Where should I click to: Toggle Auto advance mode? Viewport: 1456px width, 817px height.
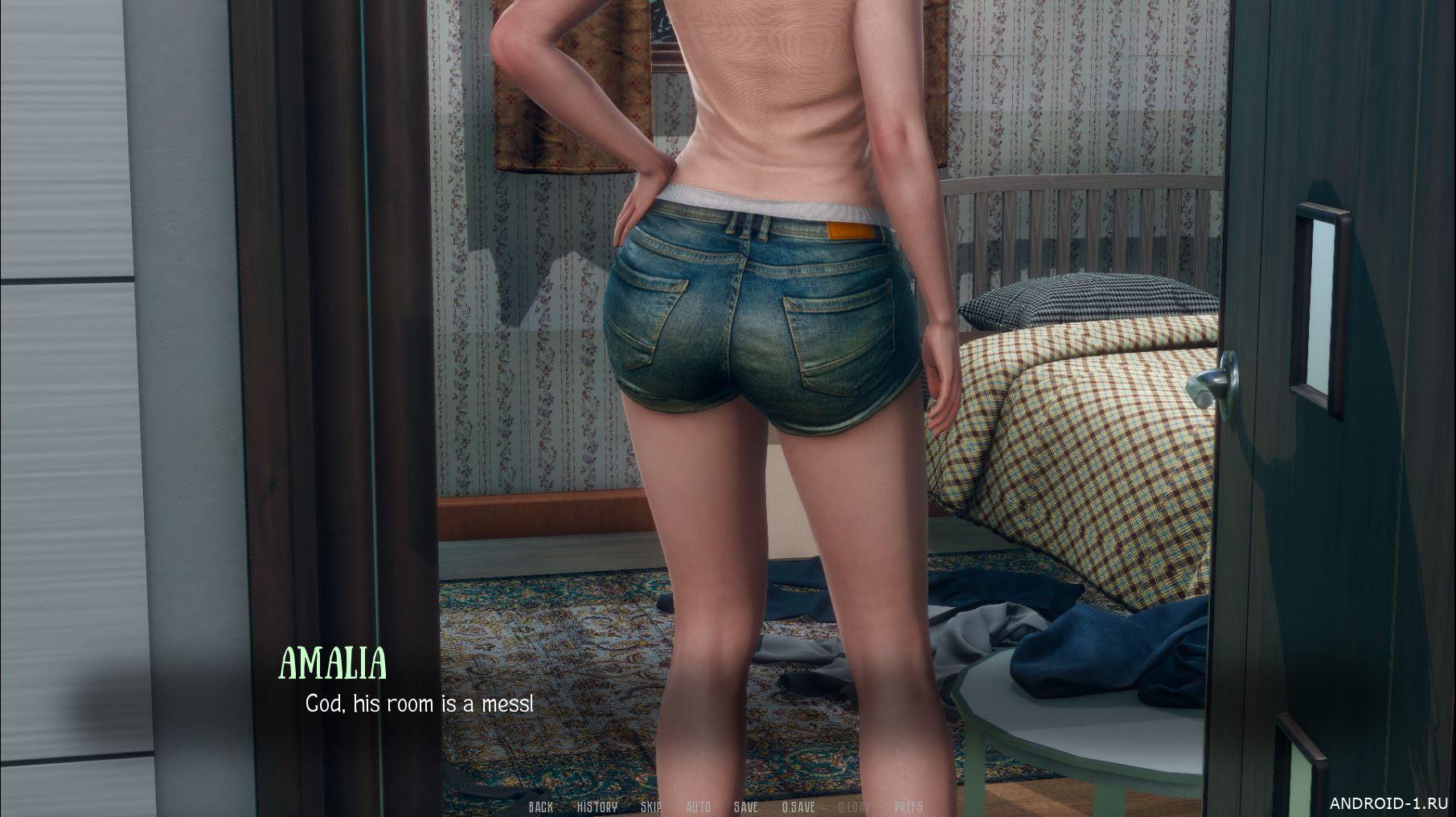pyautogui.click(x=698, y=807)
